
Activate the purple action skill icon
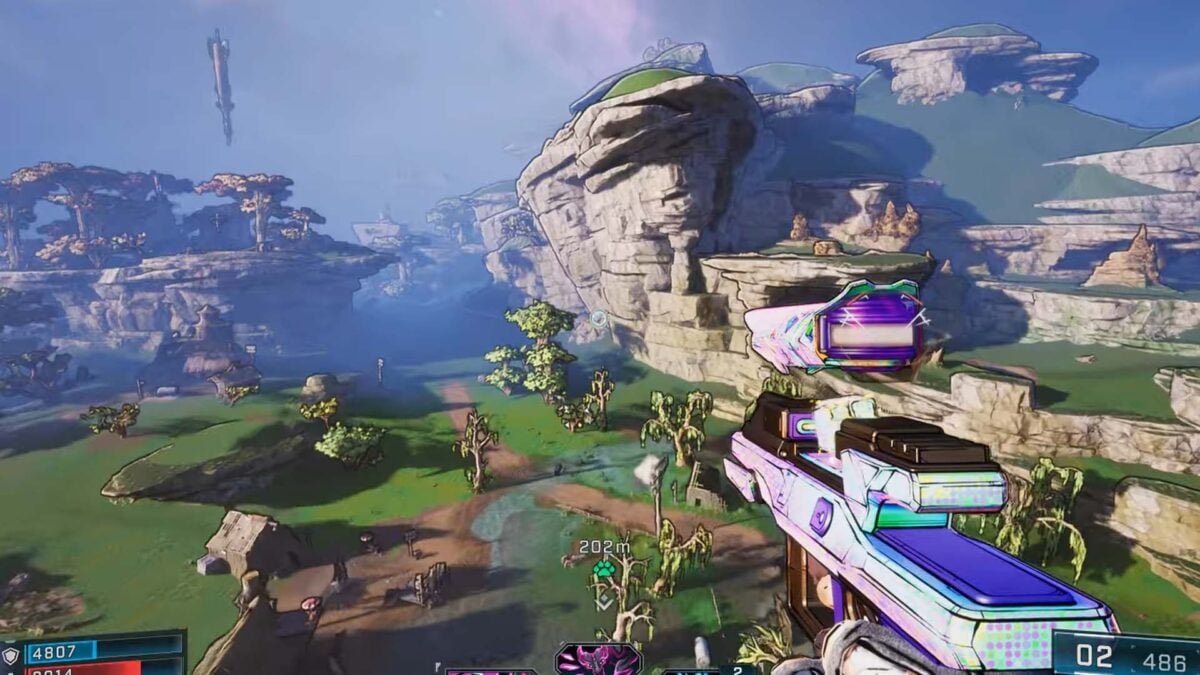(598, 660)
